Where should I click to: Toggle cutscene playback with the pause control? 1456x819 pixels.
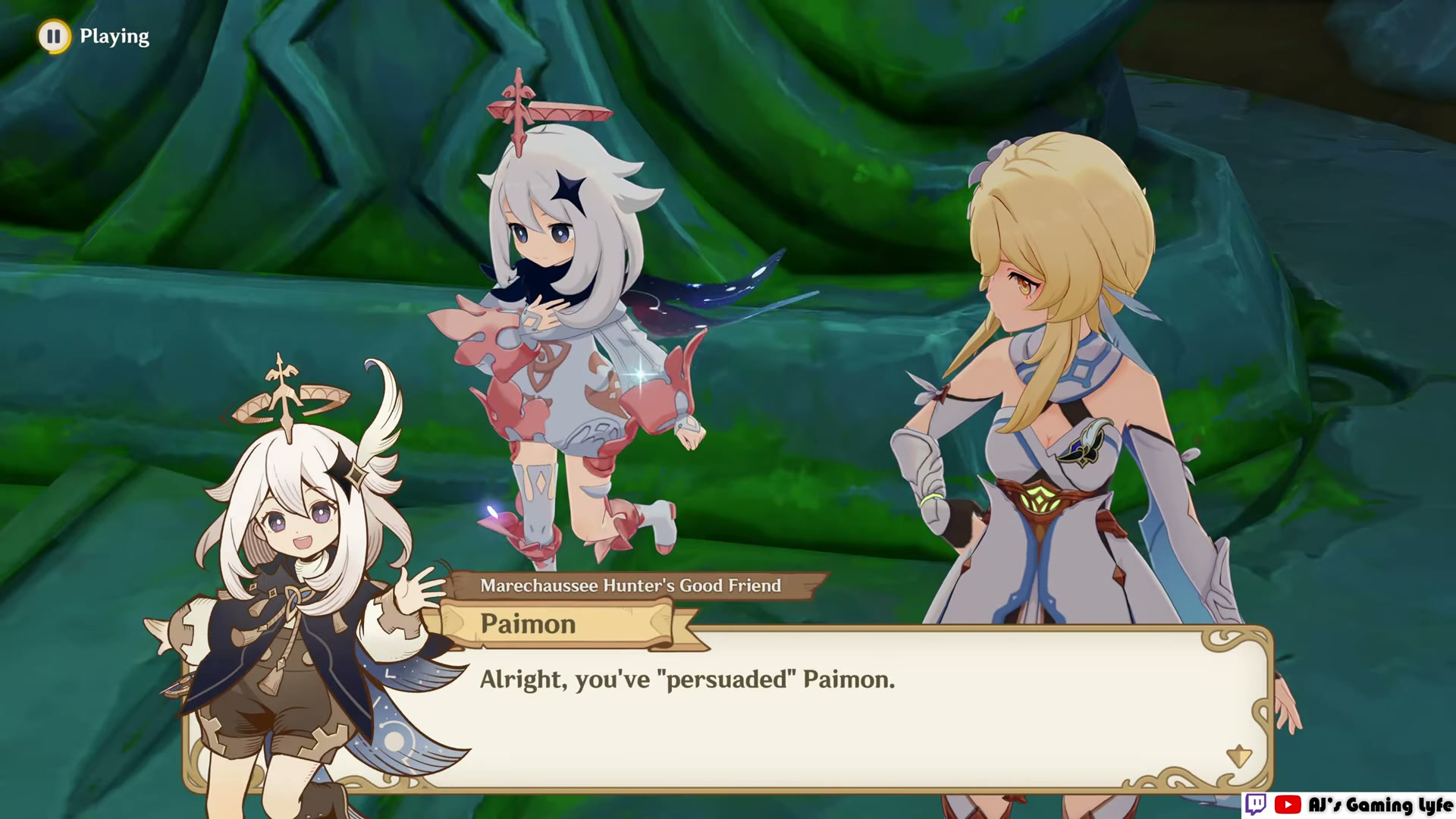54,36
